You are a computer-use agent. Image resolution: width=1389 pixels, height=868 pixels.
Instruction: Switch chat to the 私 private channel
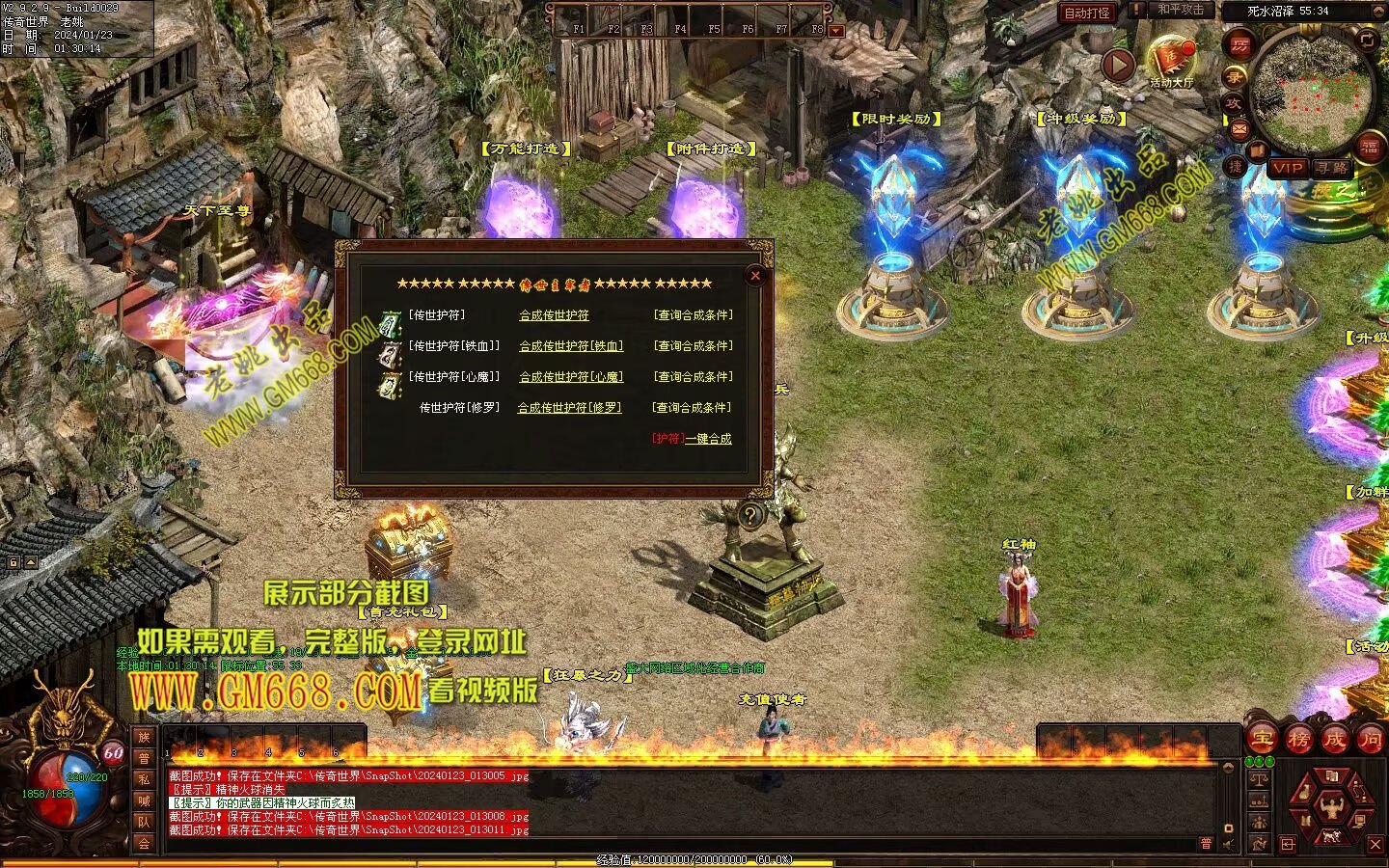[144, 779]
